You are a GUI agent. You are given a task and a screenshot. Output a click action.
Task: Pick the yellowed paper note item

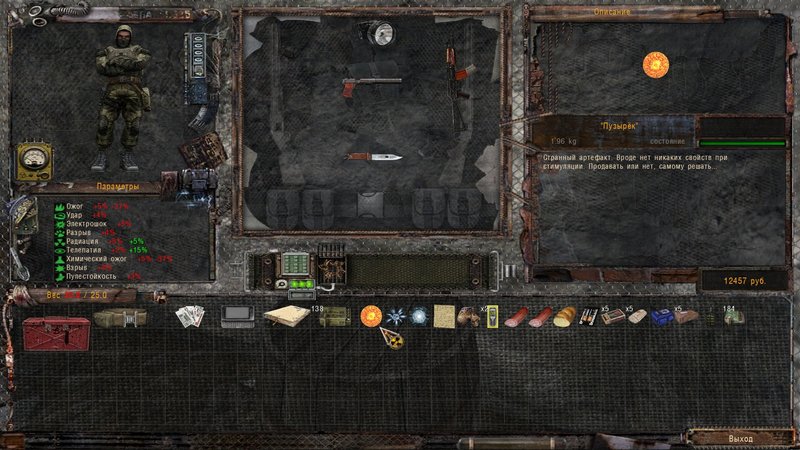(442, 316)
